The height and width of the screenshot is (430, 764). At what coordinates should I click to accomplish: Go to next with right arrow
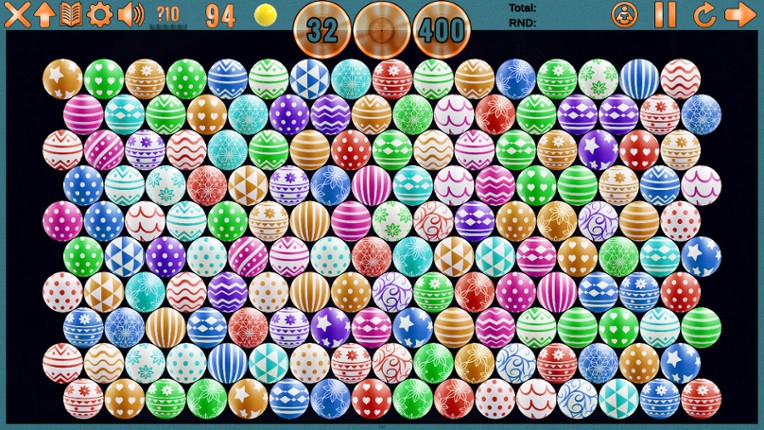[x=740, y=14]
